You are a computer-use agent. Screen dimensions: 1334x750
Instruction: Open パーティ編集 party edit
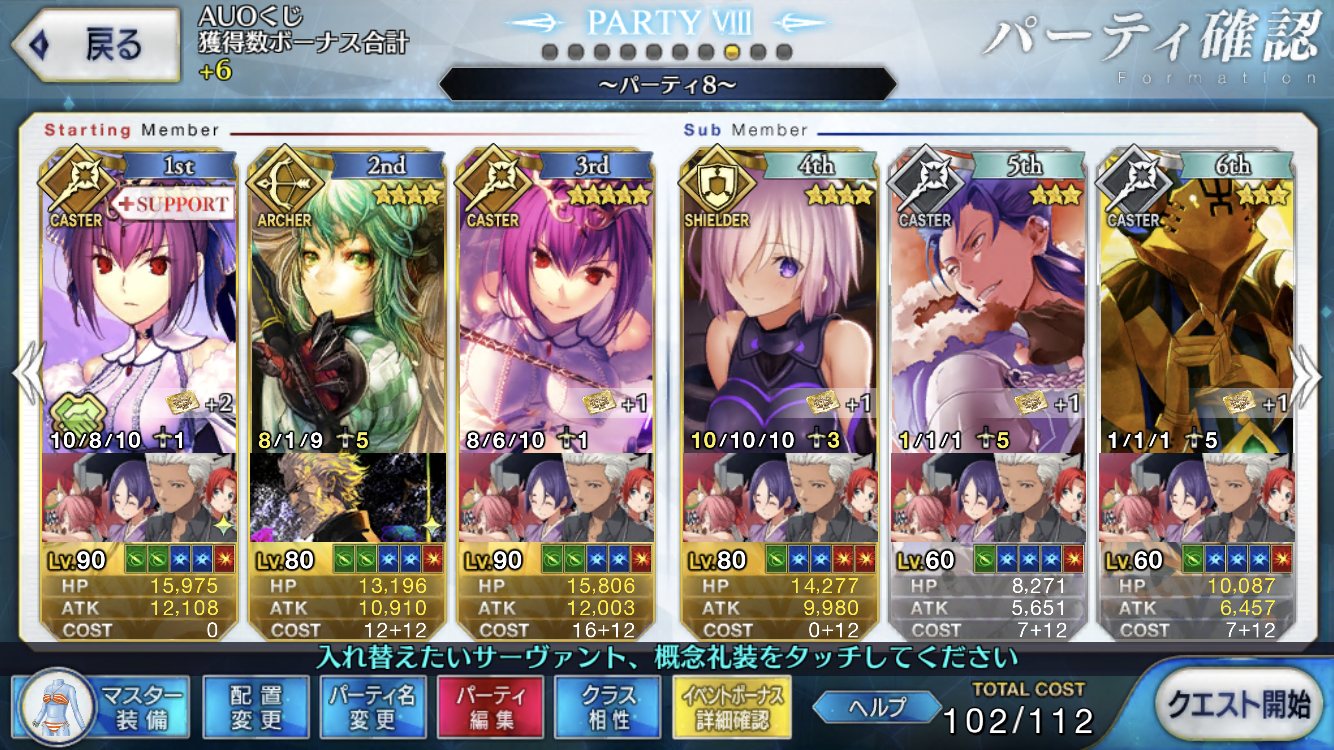tap(490, 706)
